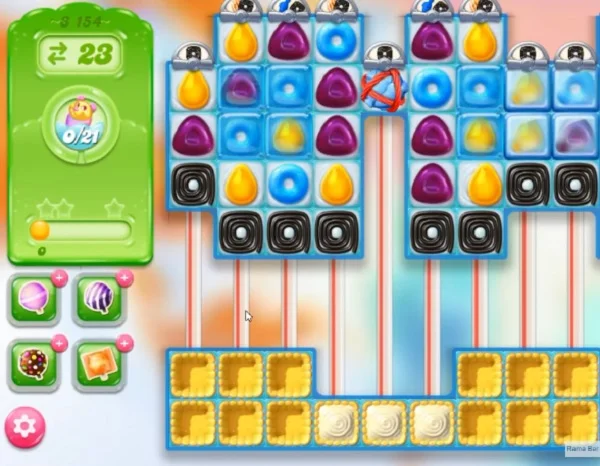Tap the plus badge on the pink lollipop booster
Viewport: 600px width, 466px height.
pyautogui.click(x=59, y=278)
